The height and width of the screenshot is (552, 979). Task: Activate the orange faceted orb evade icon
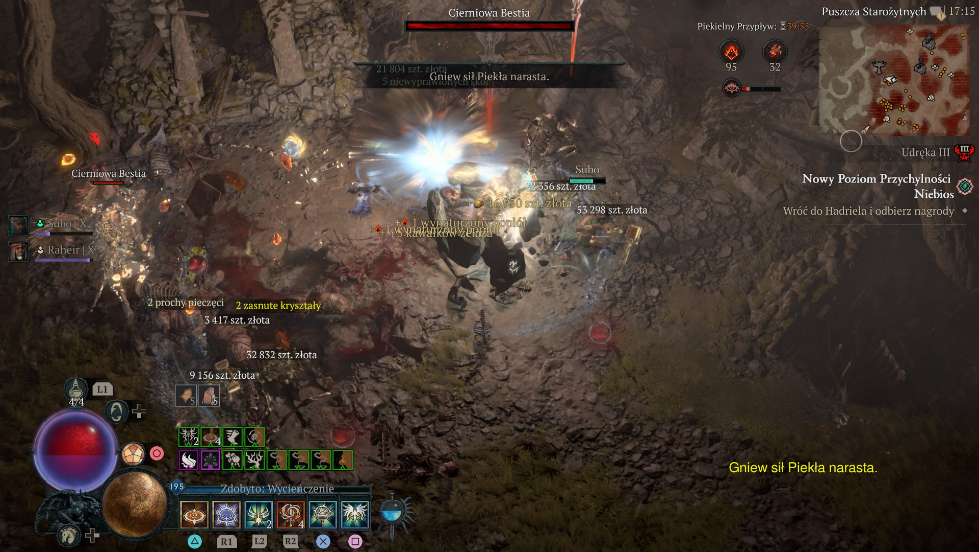(x=133, y=454)
